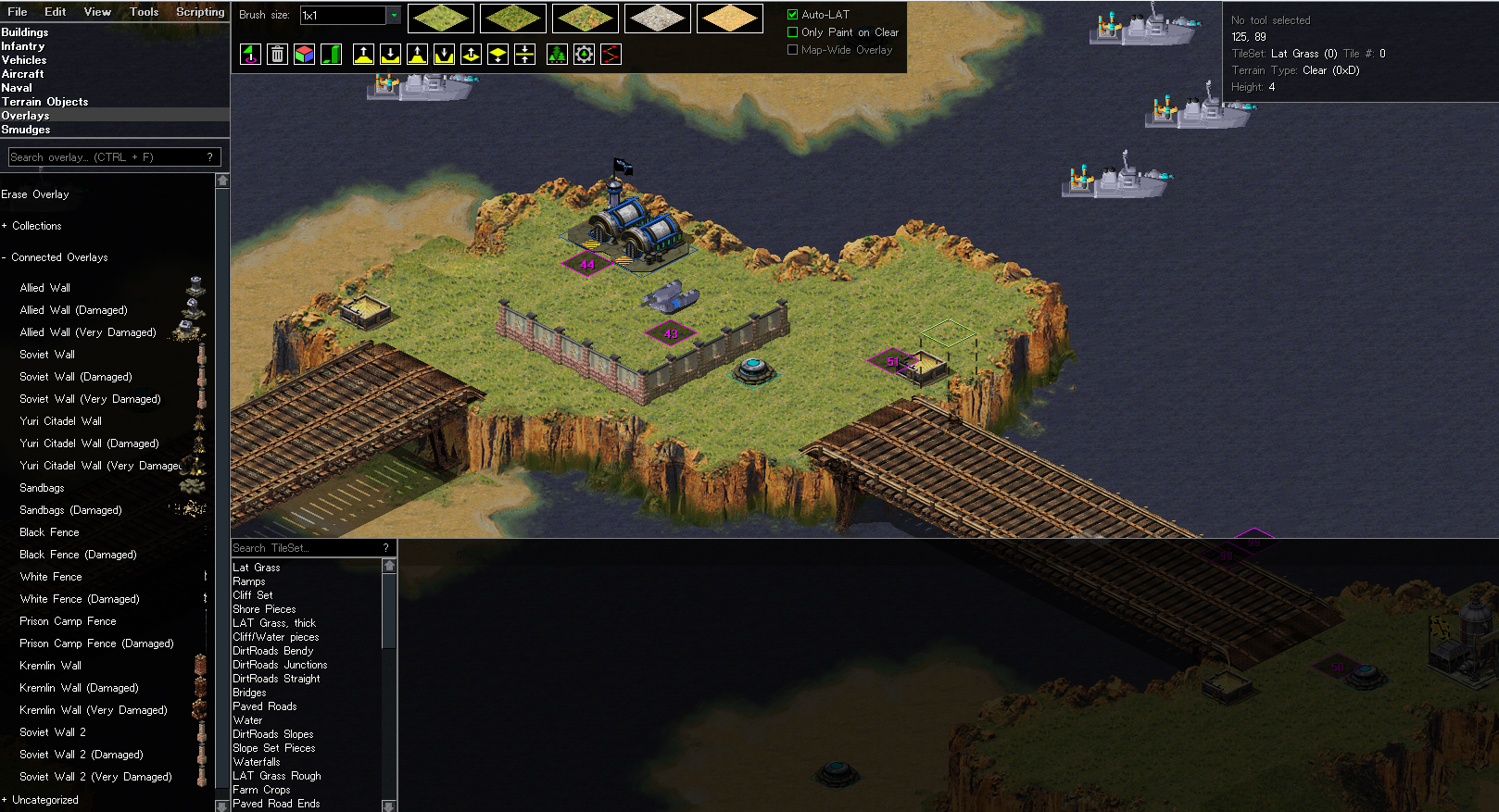The height and width of the screenshot is (812, 1499).
Task: Activate the trash can delete tool
Action: point(277,55)
